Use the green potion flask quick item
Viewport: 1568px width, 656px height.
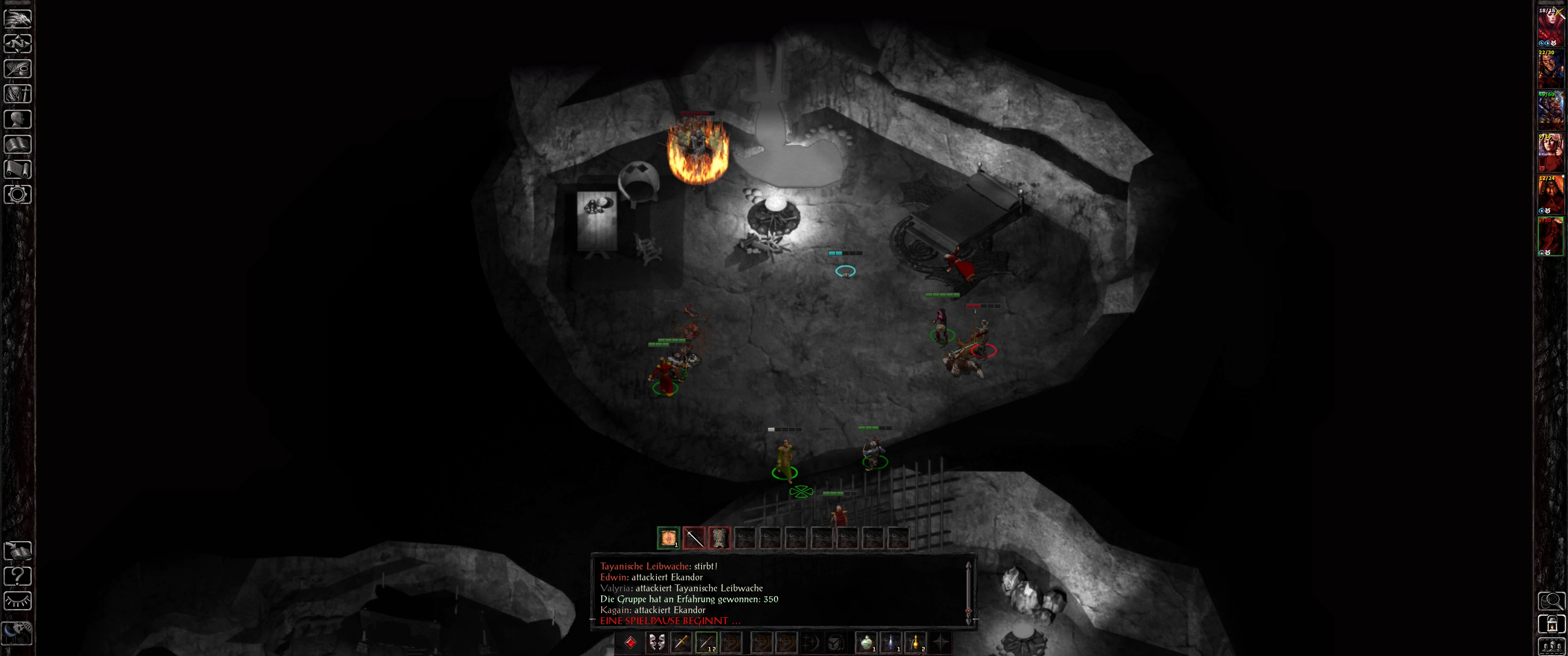(866, 643)
